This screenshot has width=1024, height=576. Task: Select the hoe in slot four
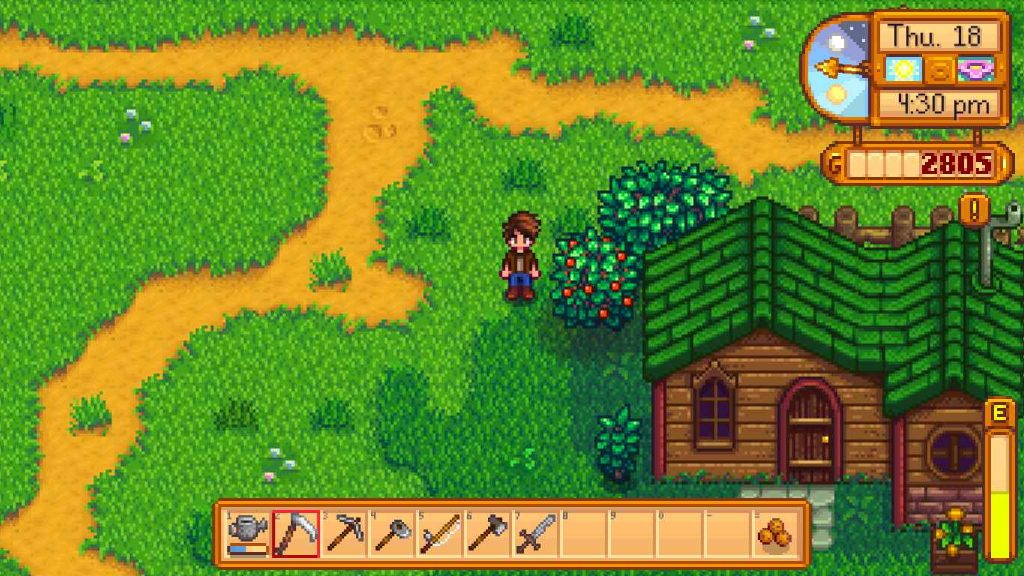click(x=392, y=533)
